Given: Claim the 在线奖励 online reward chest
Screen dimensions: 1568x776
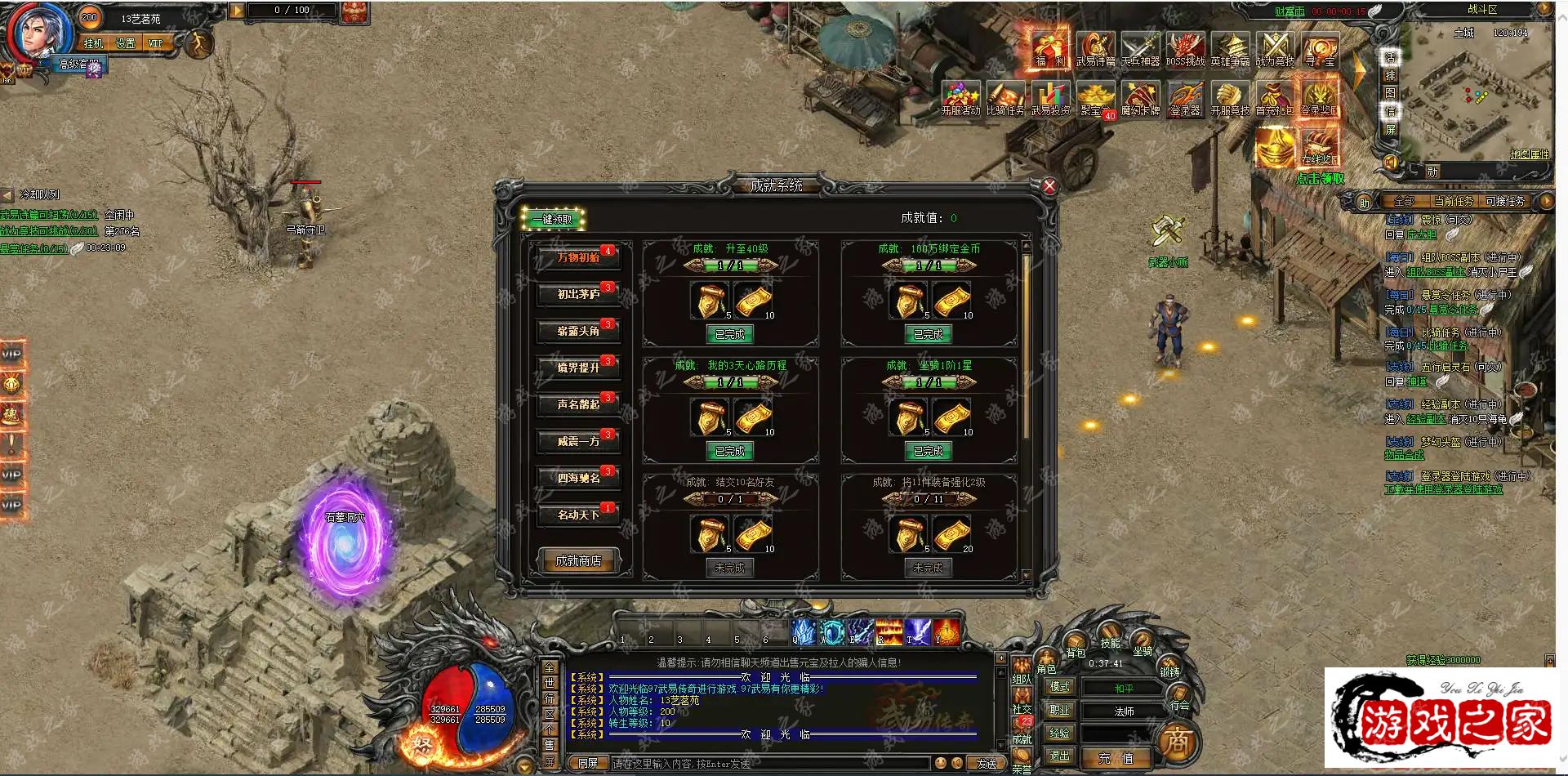Looking at the screenshot, I should (1319, 145).
